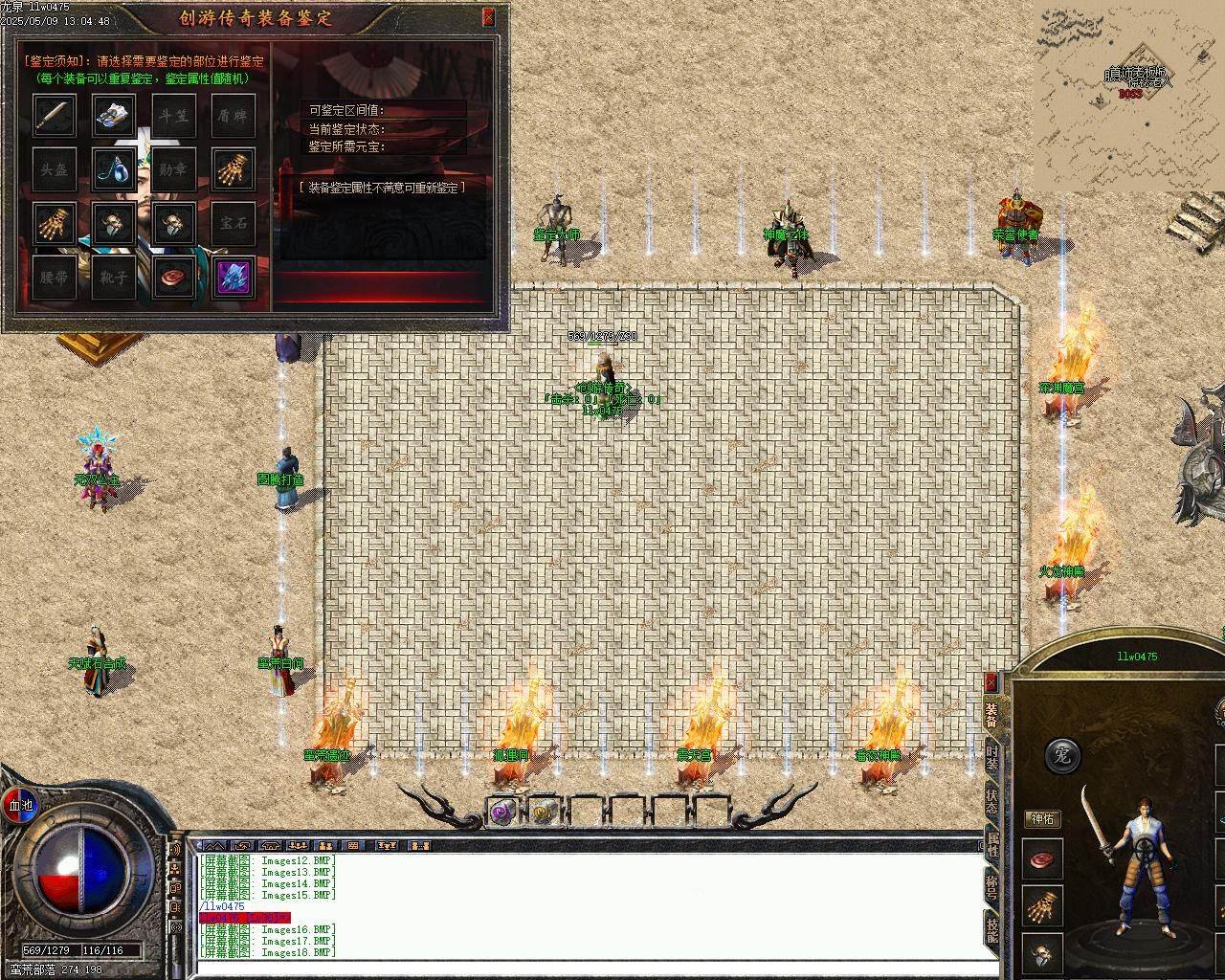Open the minimap
Viewport: 1225px width, 980px height.
(1127, 96)
